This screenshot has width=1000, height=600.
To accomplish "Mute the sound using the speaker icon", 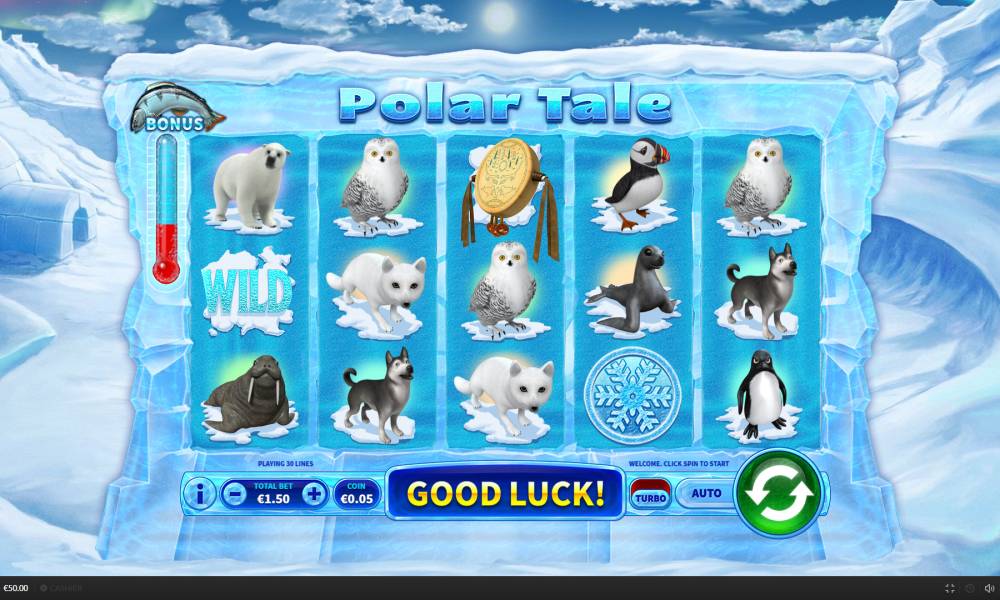I will [989, 588].
